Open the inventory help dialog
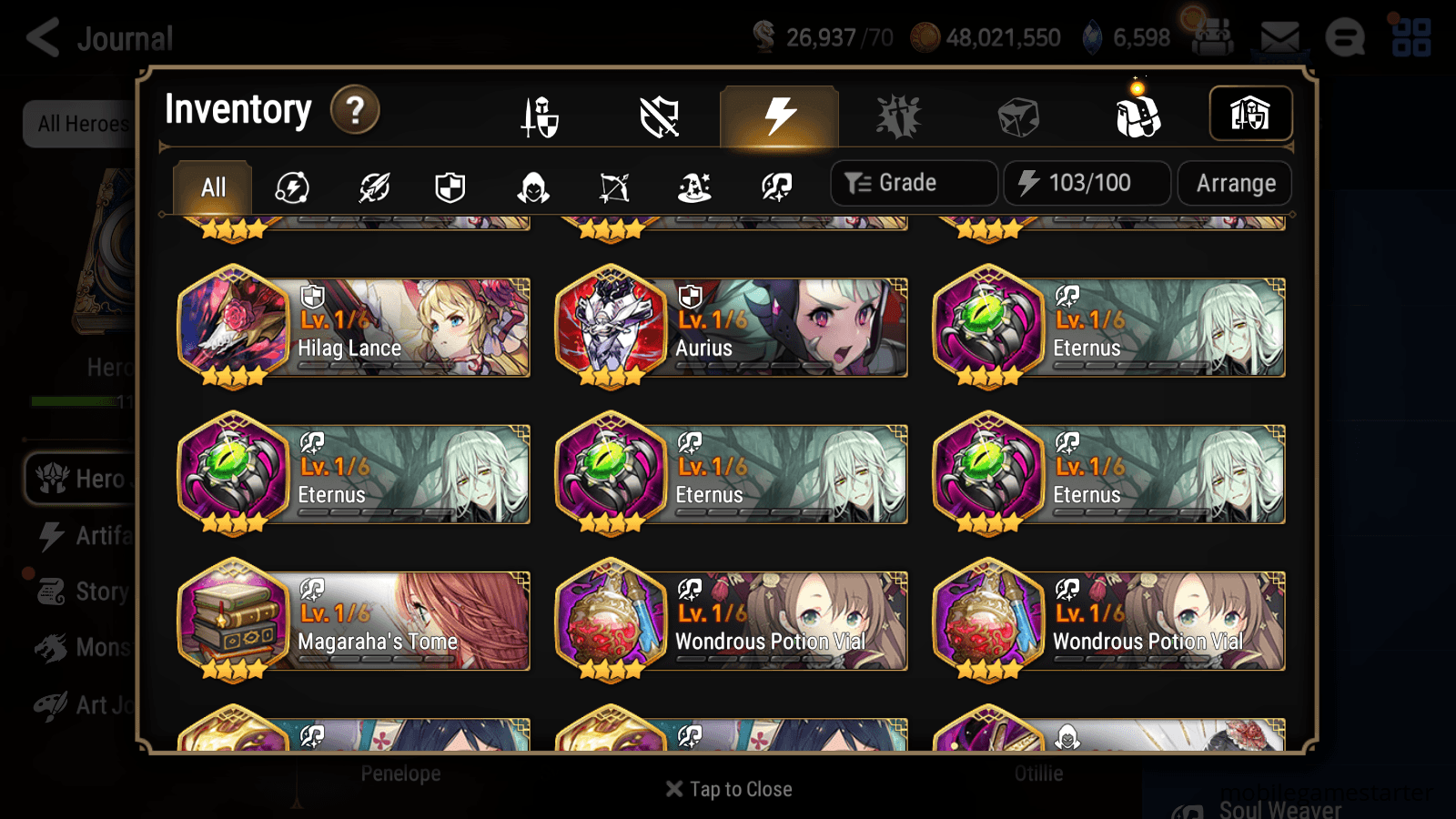The image size is (1456, 819). pos(355,110)
